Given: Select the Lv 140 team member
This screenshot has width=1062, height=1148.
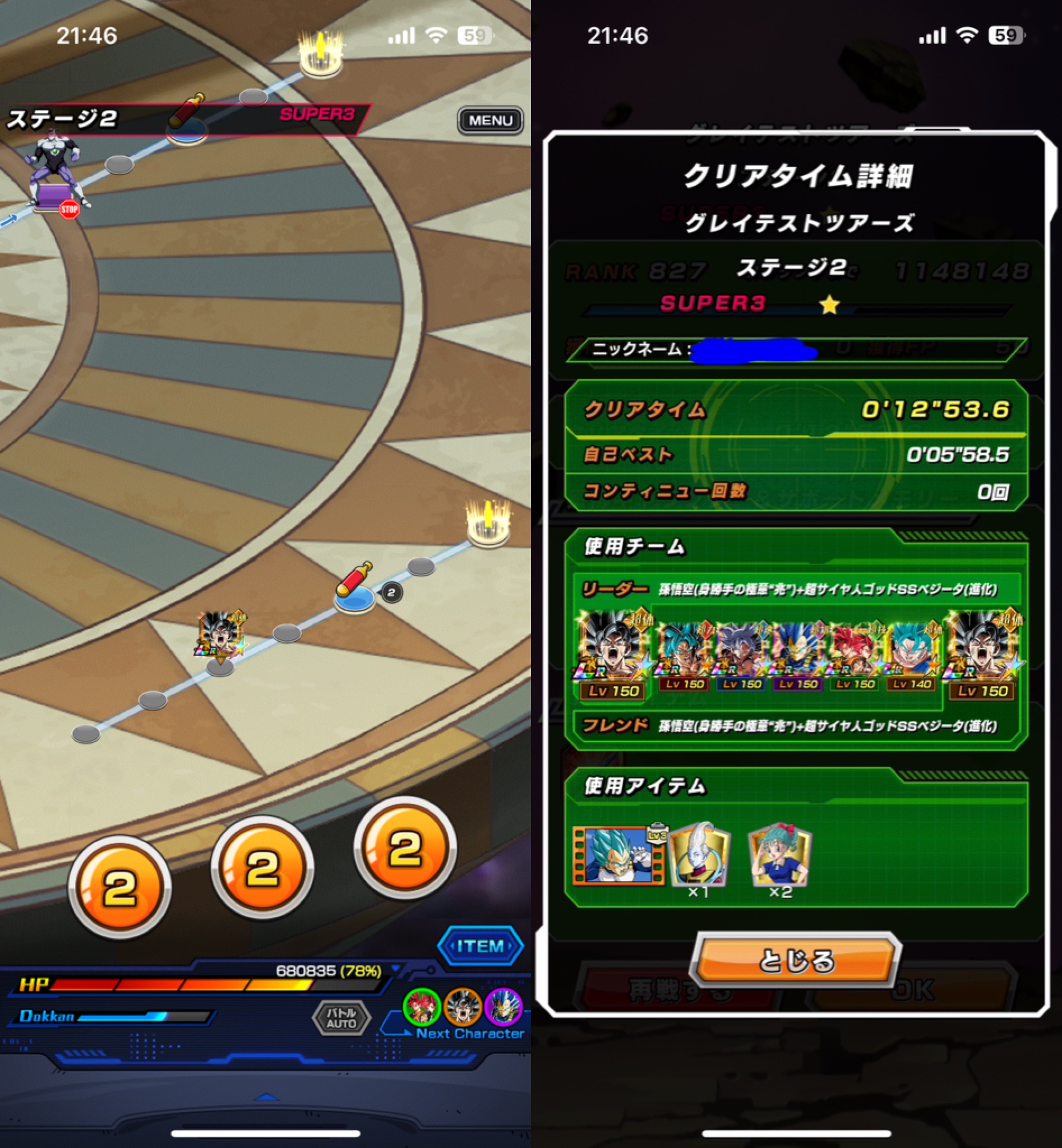Looking at the screenshot, I should click(912, 655).
